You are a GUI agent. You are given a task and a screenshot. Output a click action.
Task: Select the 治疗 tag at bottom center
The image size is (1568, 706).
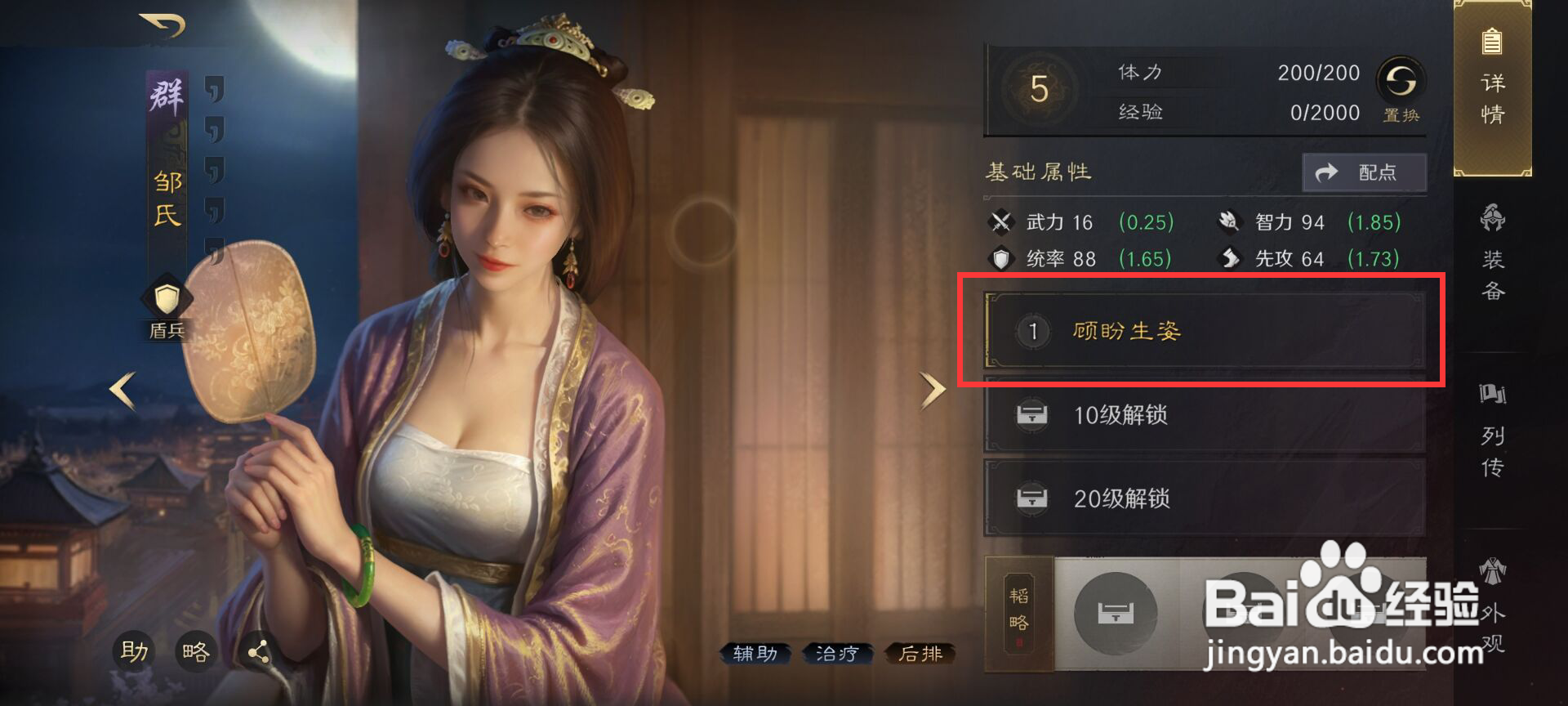[x=836, y=654]
